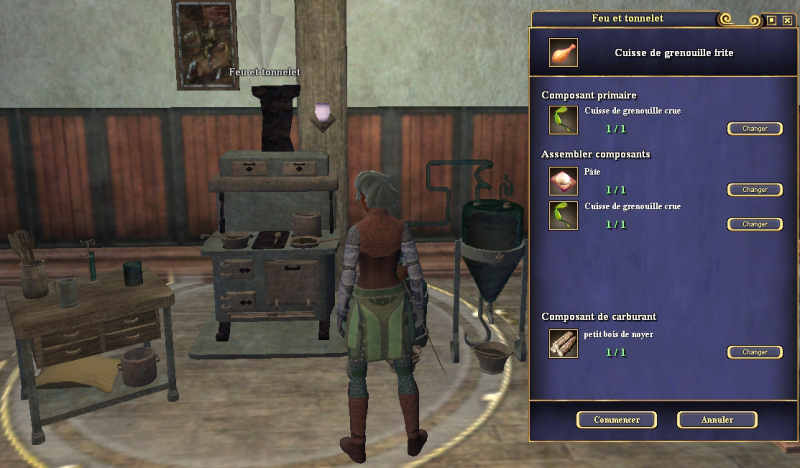Click the raw frog leg primary component icon
800x468 pixels.
tap(563, 121)
